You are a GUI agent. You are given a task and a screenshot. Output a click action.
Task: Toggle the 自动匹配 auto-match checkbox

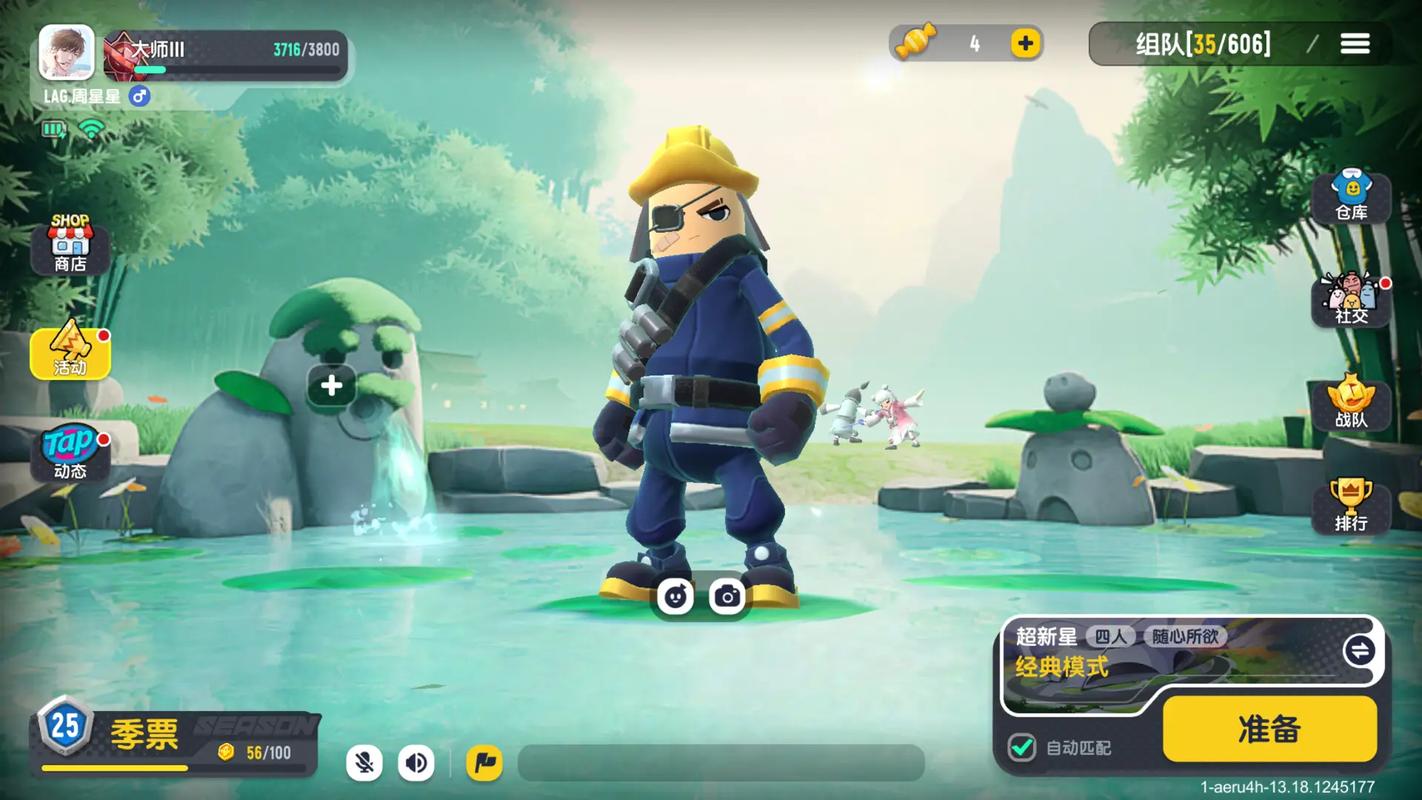[1021, 747]
